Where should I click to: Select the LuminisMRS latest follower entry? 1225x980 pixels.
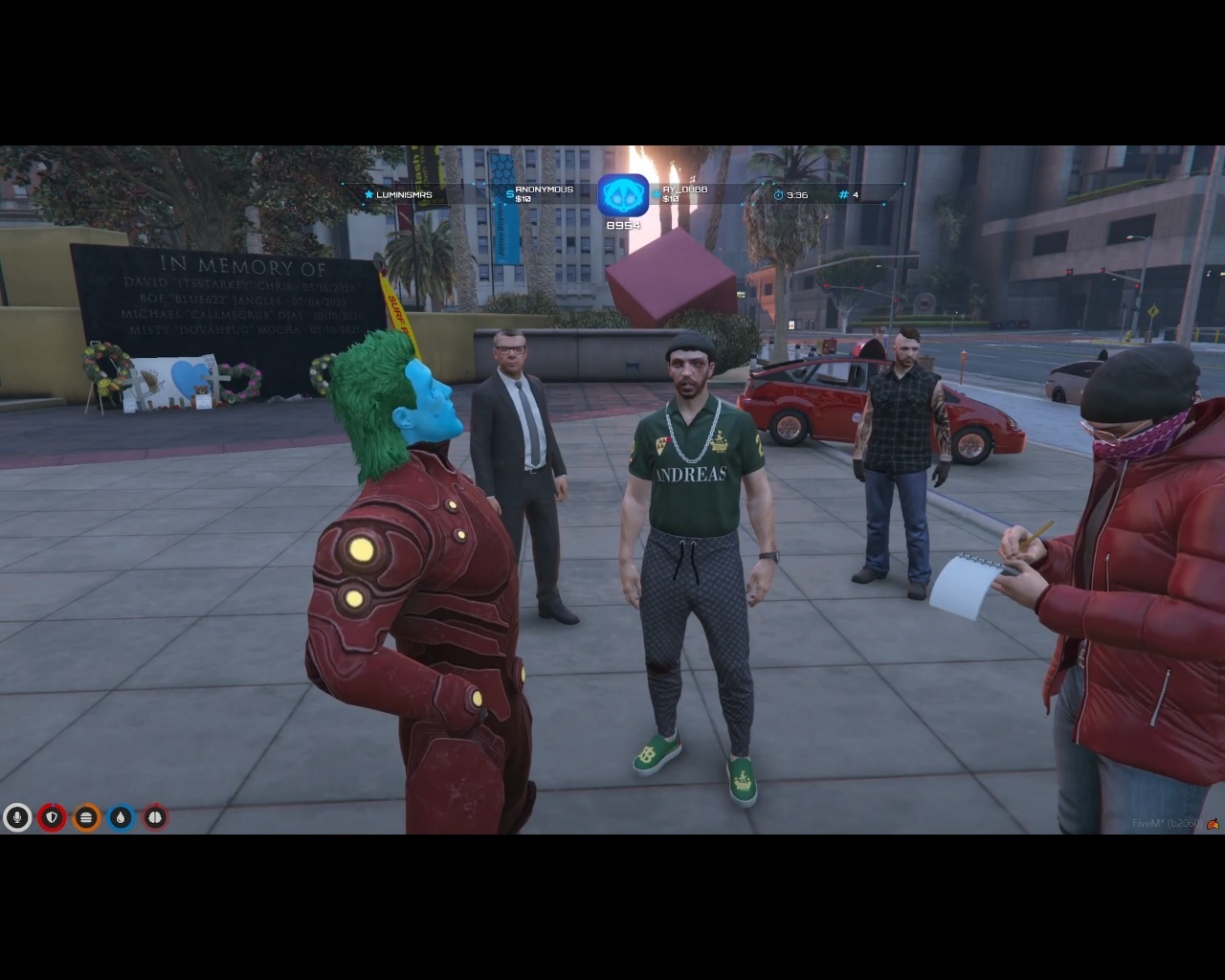[x=398, y=195]
